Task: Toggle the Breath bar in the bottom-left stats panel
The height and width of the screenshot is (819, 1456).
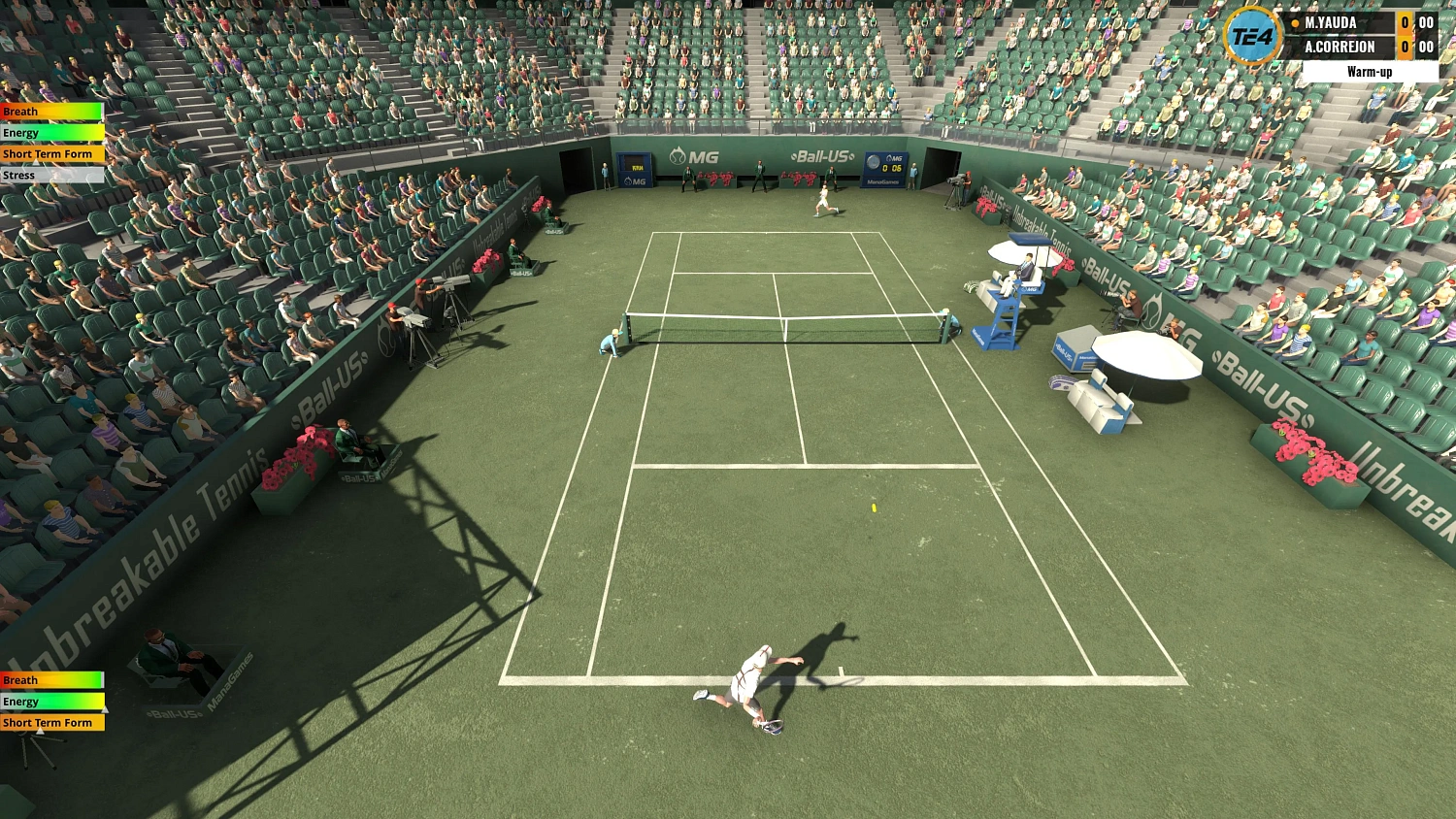Action: tap(50, 679)
